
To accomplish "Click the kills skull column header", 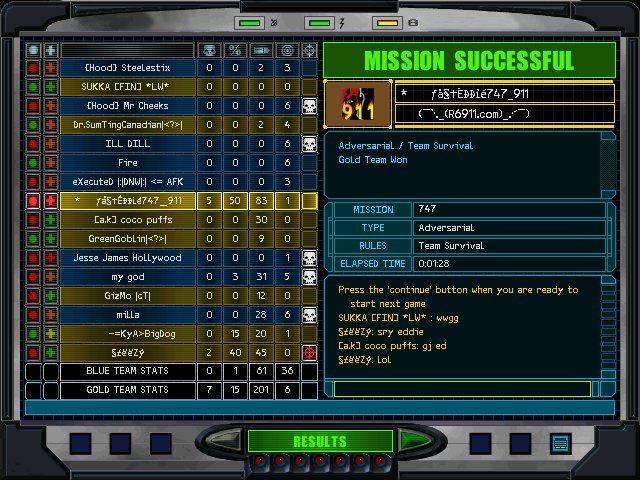I will tap(209, 49).
